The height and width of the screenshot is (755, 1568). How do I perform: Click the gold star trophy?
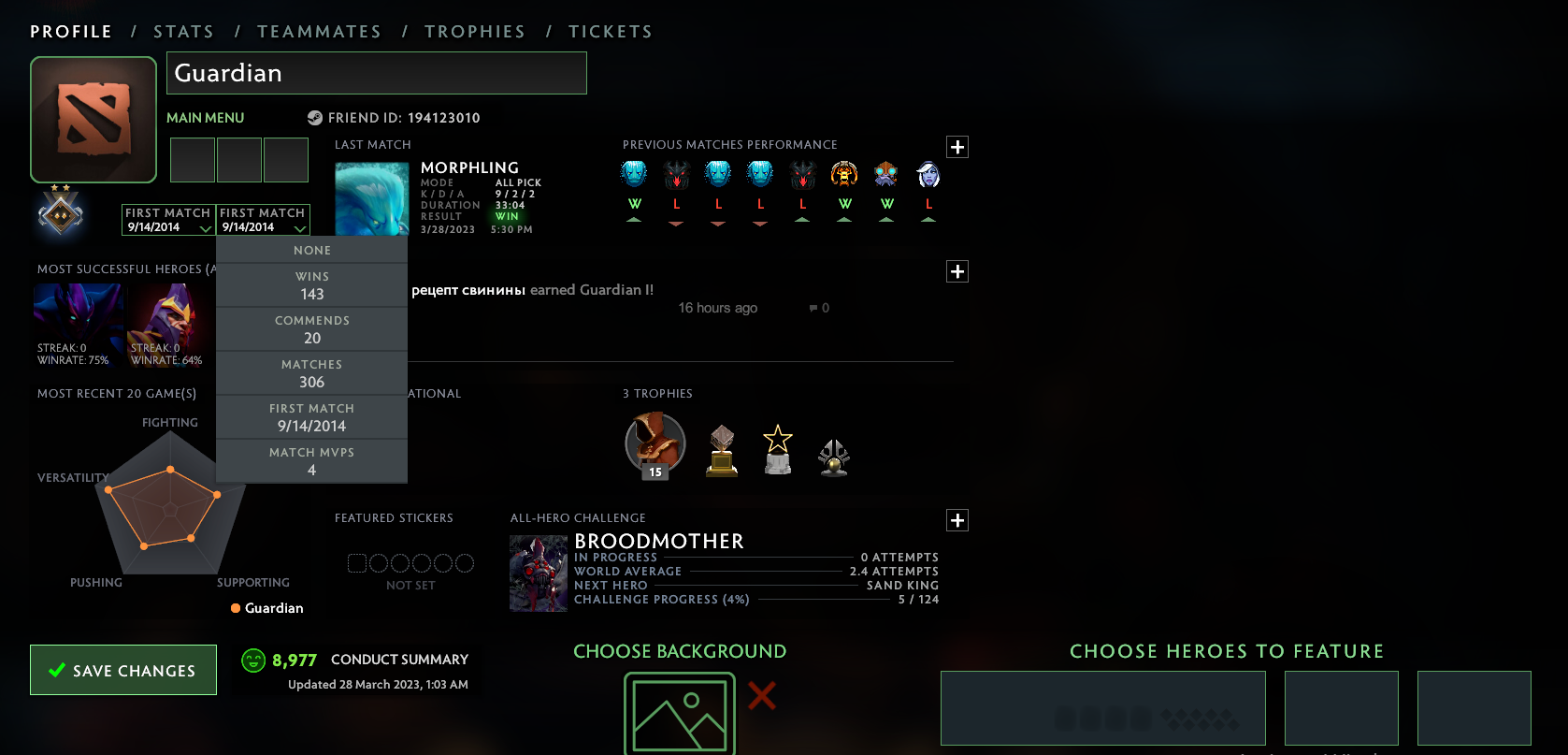(x=777, y=452)
